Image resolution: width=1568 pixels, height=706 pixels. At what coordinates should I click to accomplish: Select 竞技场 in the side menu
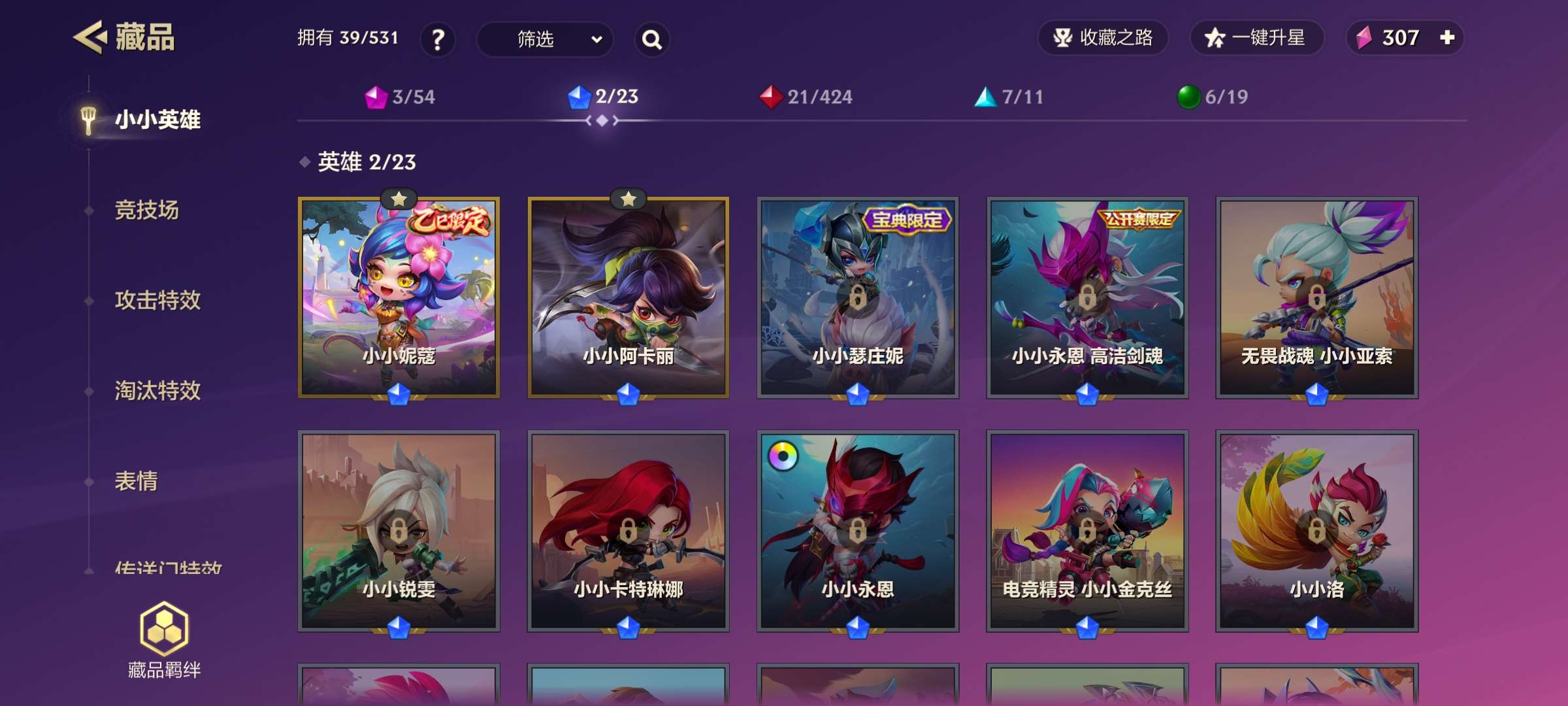click(x=146, y=210)
